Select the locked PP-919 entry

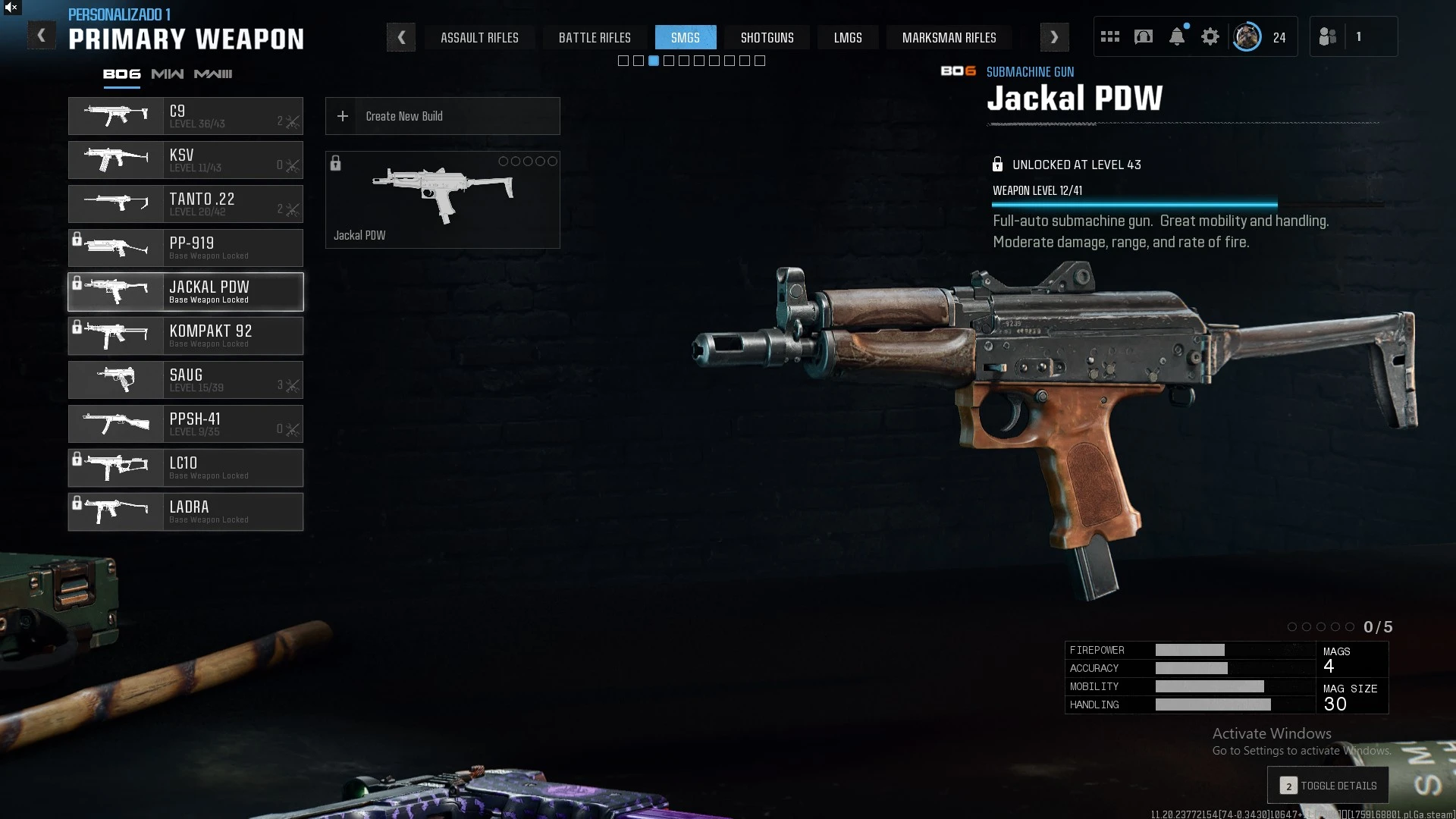point(186,248)
